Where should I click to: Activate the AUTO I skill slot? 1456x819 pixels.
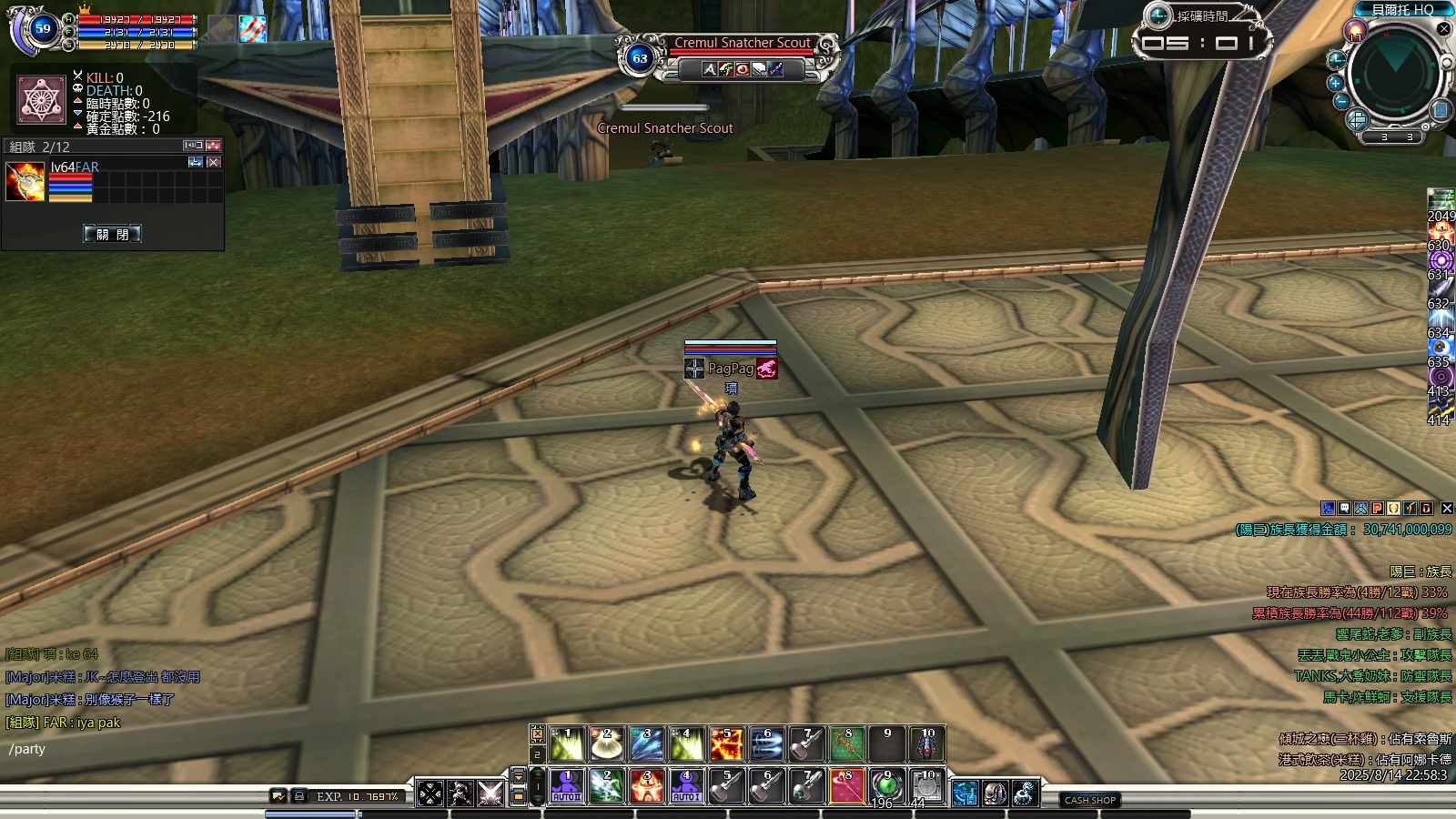686,786
